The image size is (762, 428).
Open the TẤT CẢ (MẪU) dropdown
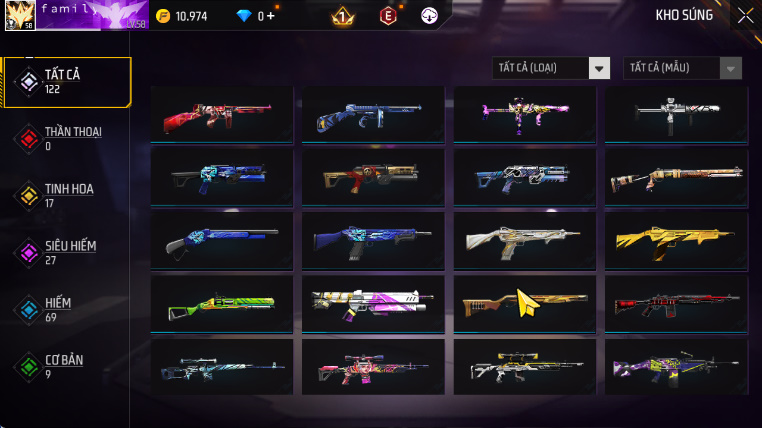pos(683,68)
